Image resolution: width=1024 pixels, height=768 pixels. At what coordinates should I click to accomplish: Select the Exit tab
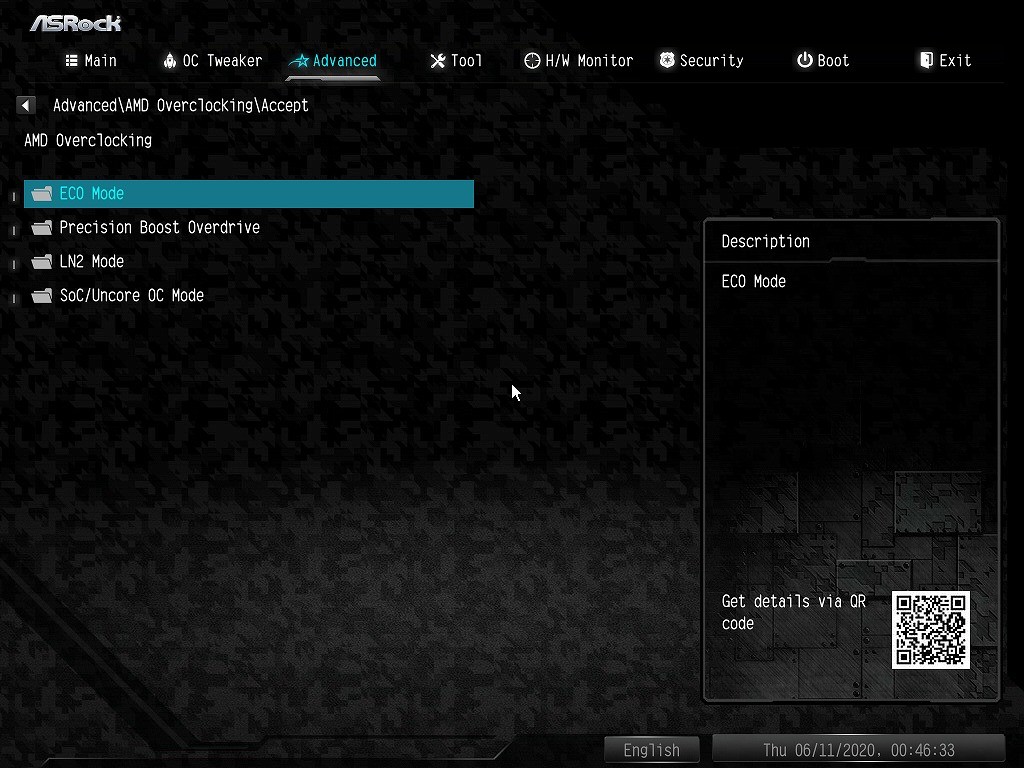point(945,61)
